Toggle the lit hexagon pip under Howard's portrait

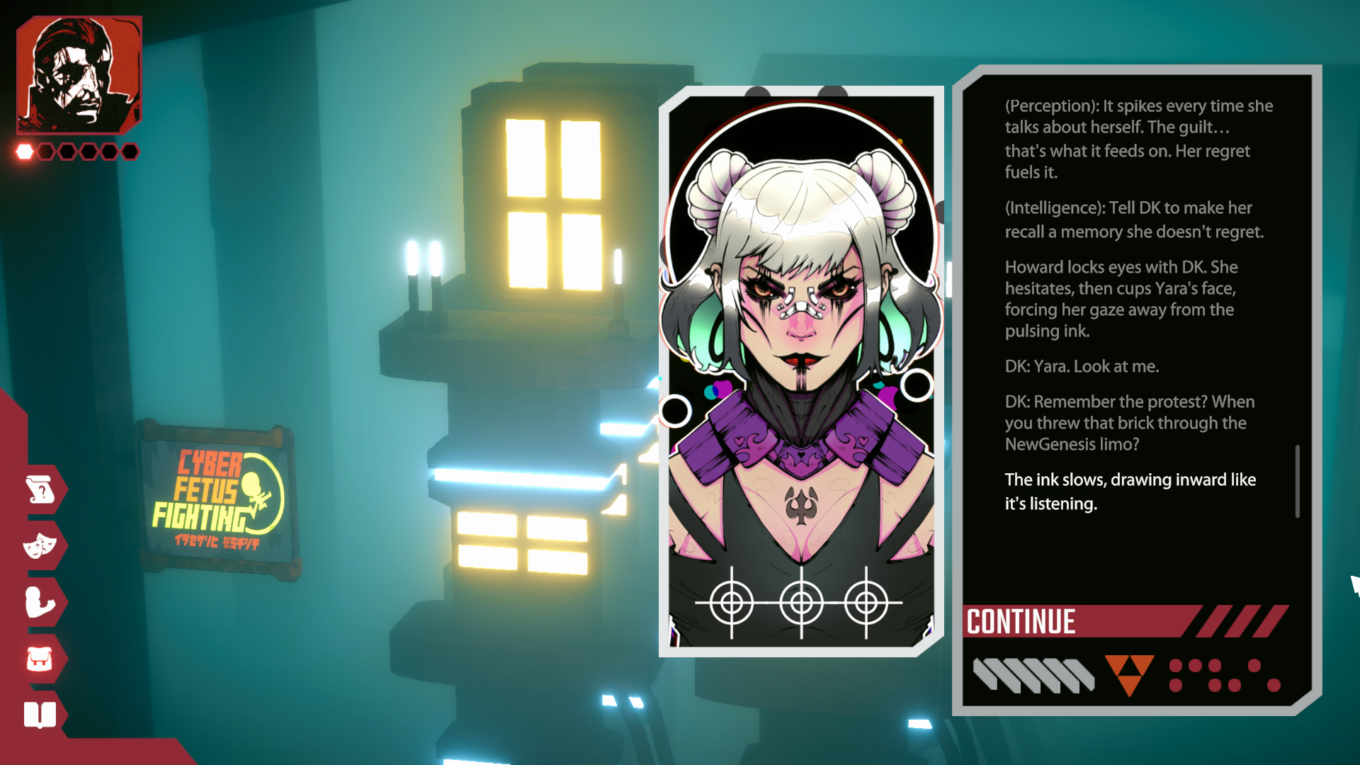pyautogui.click(x=23, y=150)
